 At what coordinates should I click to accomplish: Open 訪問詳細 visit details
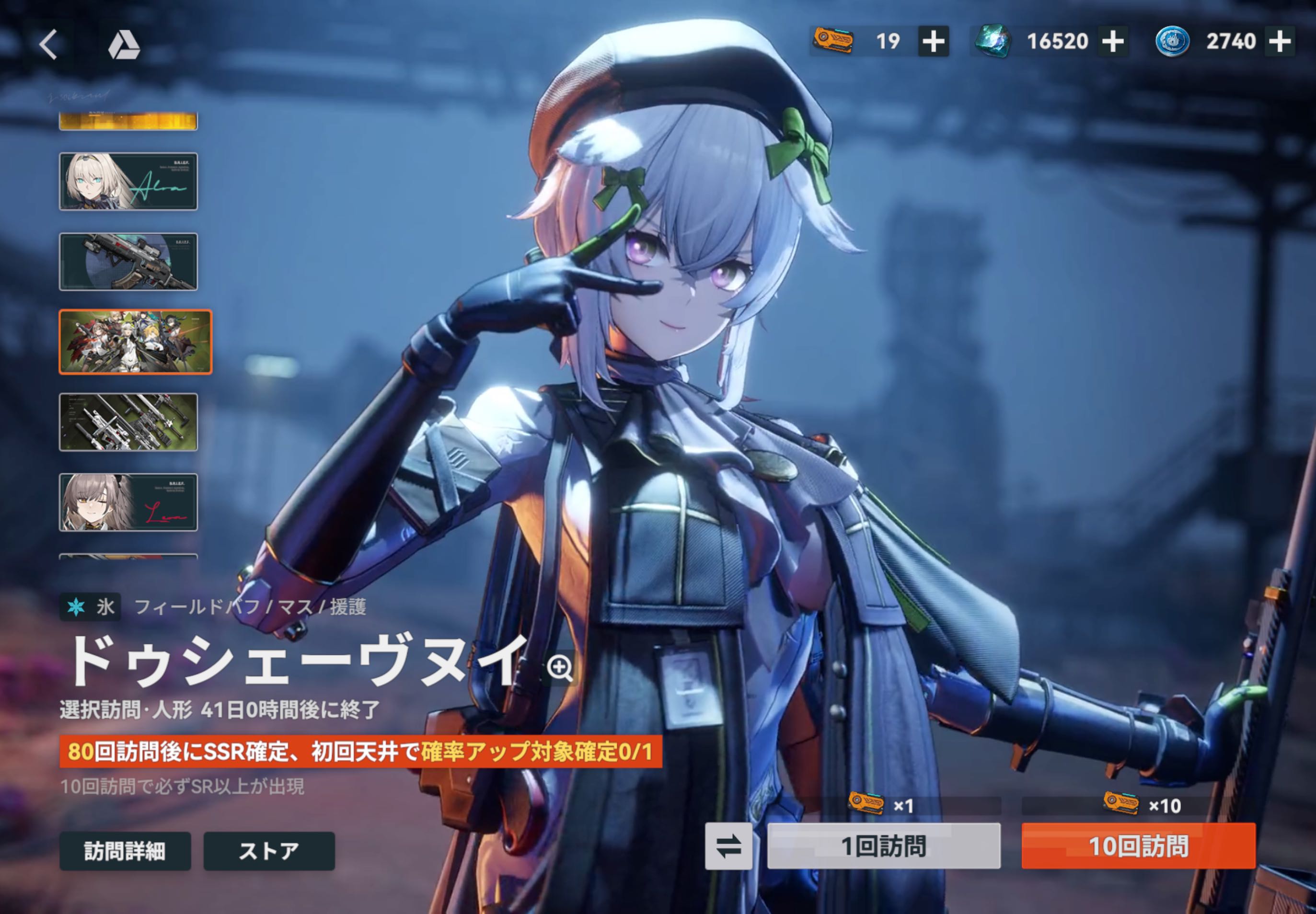click(125, 851)
